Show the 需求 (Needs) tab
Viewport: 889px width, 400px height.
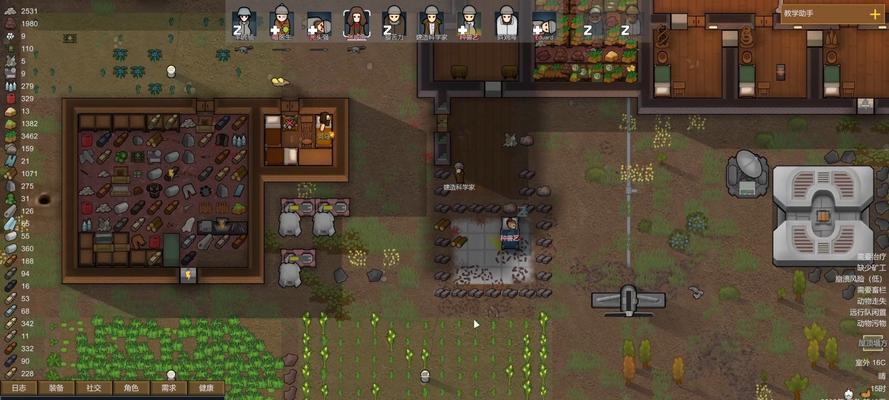coord(168,388)
